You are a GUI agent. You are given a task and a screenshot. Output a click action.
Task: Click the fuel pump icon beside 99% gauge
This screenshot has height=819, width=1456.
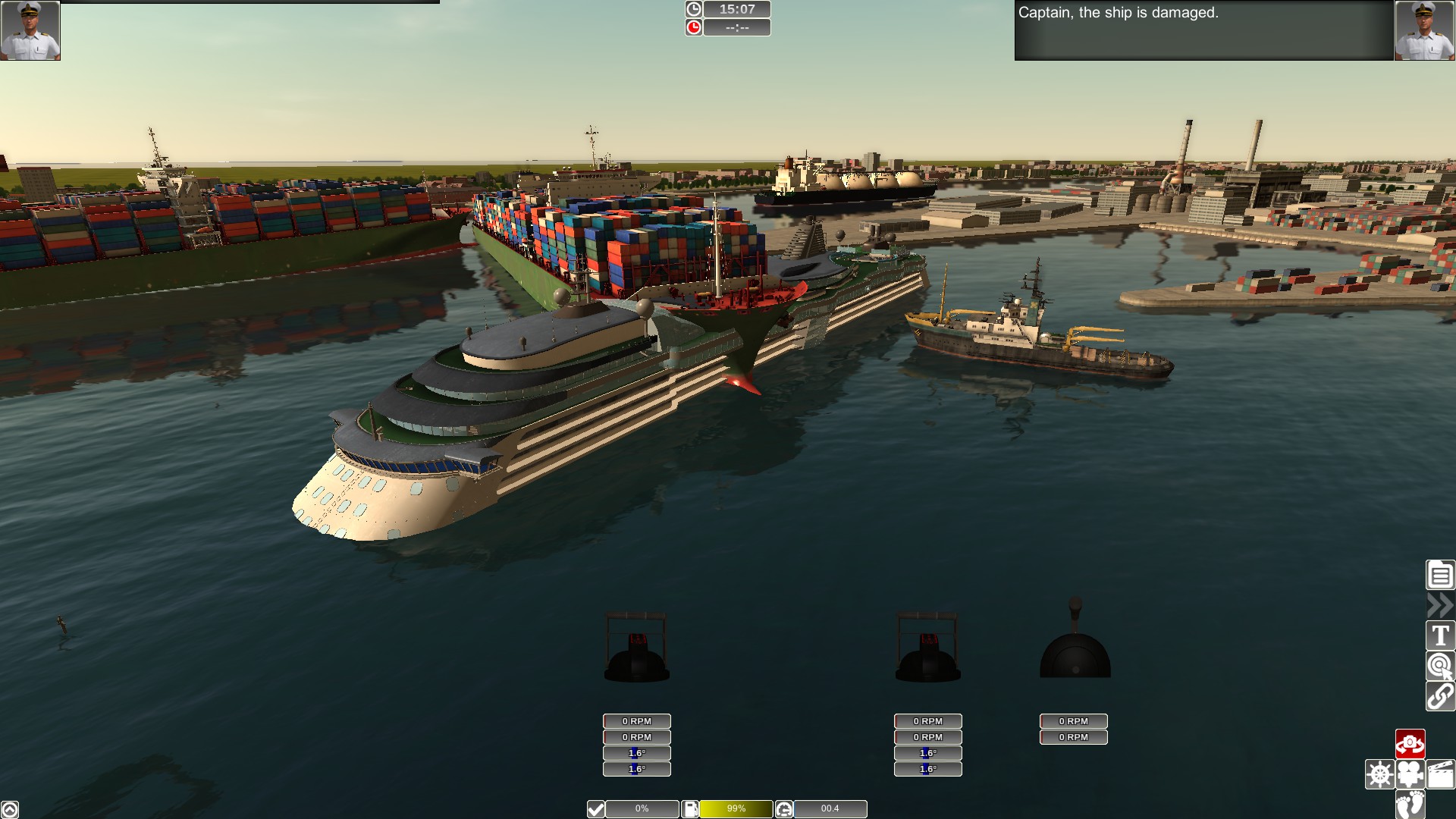(x=689, y=808)
